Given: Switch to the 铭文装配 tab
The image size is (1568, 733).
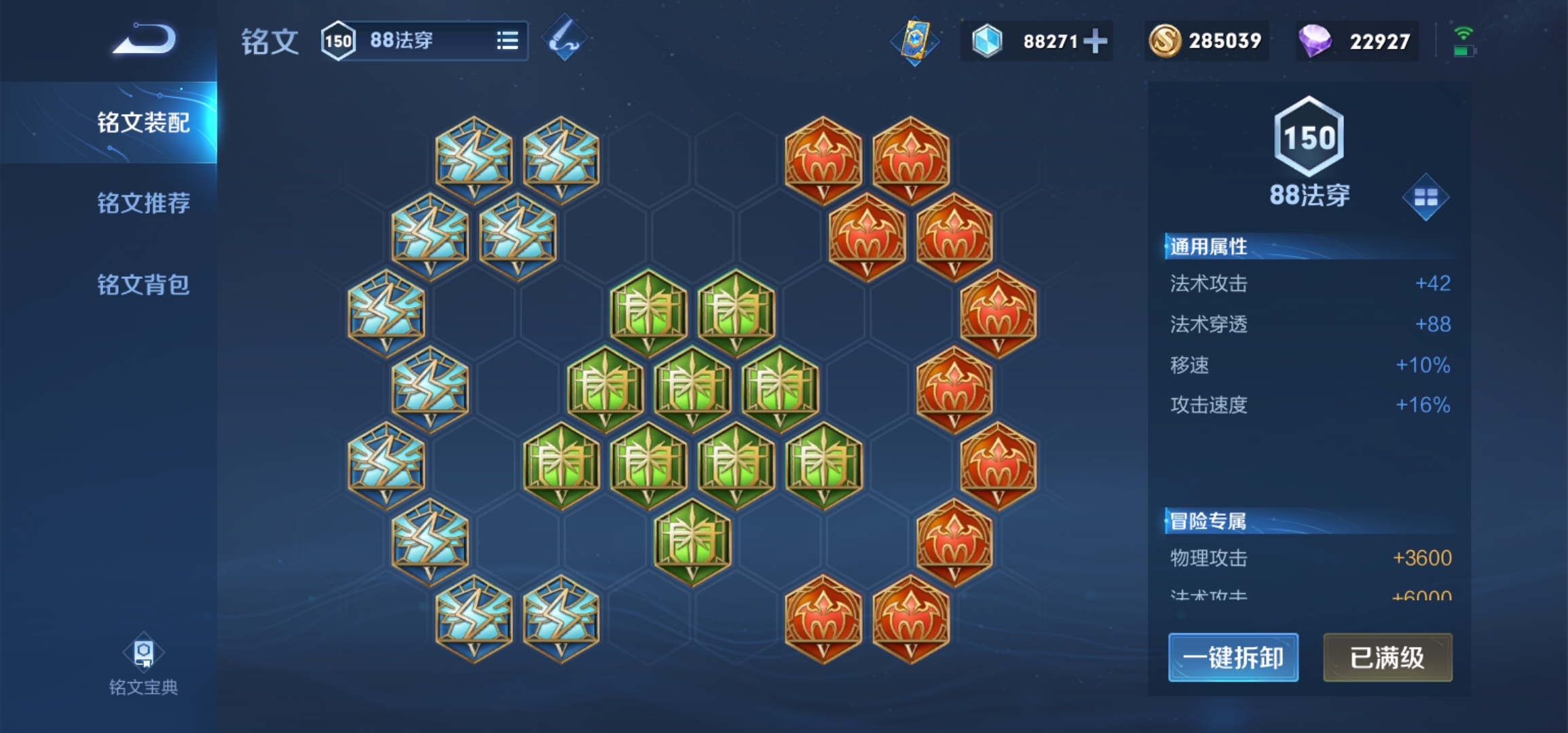Looking at the screenshot, I should tap(143, 123).
